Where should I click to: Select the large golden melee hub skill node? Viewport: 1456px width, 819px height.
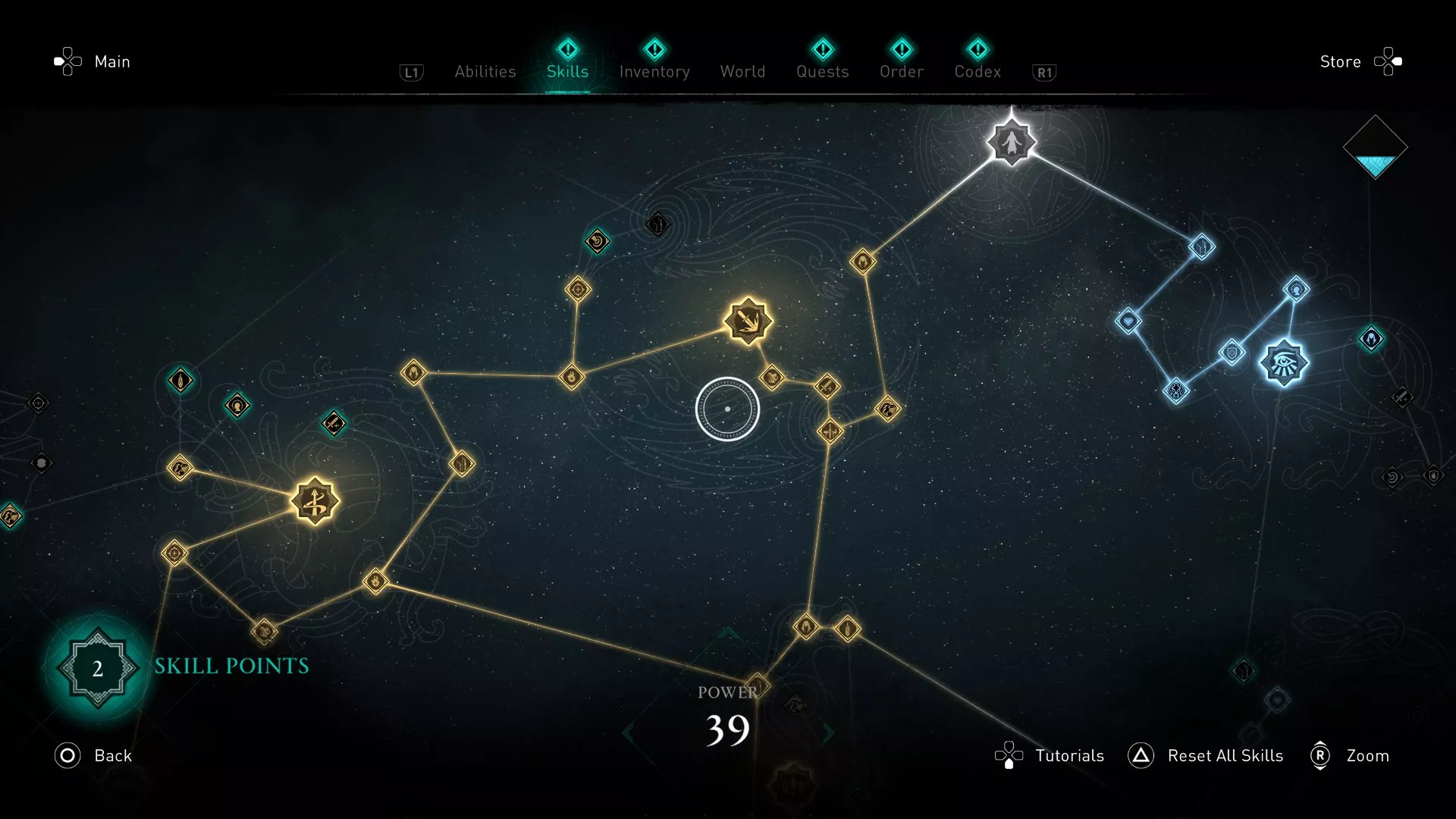tap(749, 319)
